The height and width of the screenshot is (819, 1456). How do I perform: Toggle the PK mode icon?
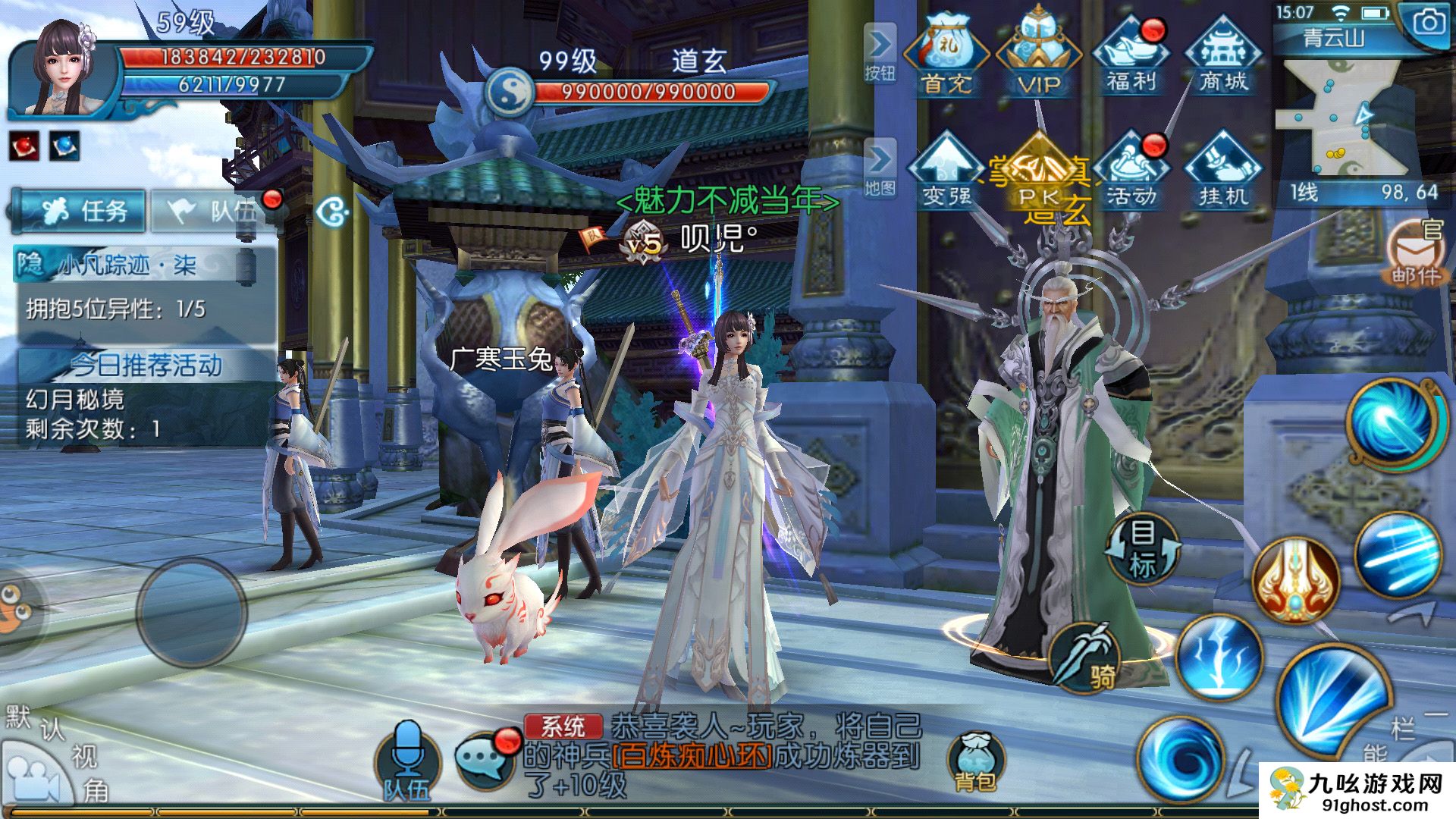click(1037, 173)
